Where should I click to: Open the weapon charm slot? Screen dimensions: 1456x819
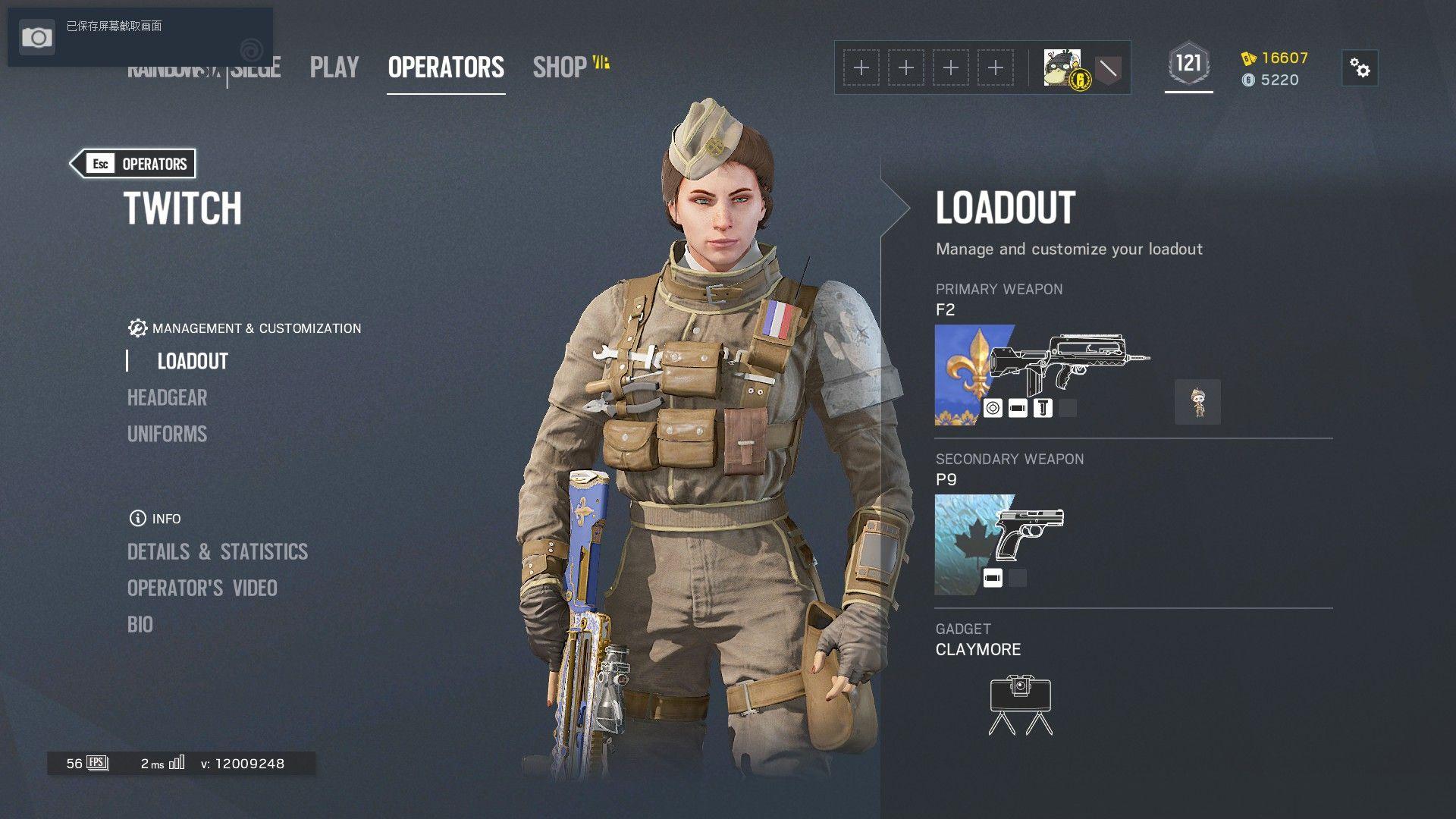1197,402
